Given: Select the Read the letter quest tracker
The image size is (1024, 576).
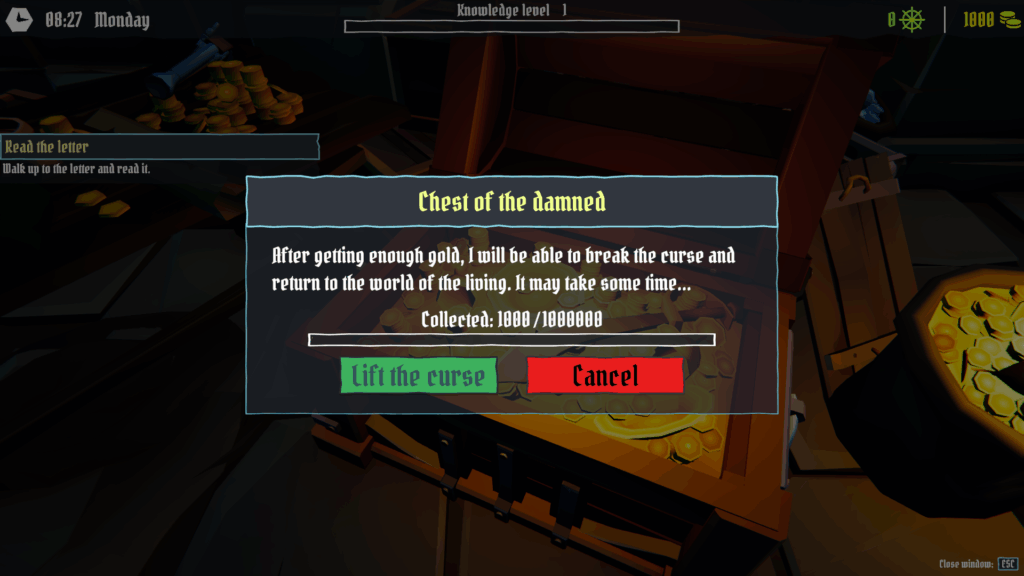Looking at the screenshot, I should tap(159, 147).
